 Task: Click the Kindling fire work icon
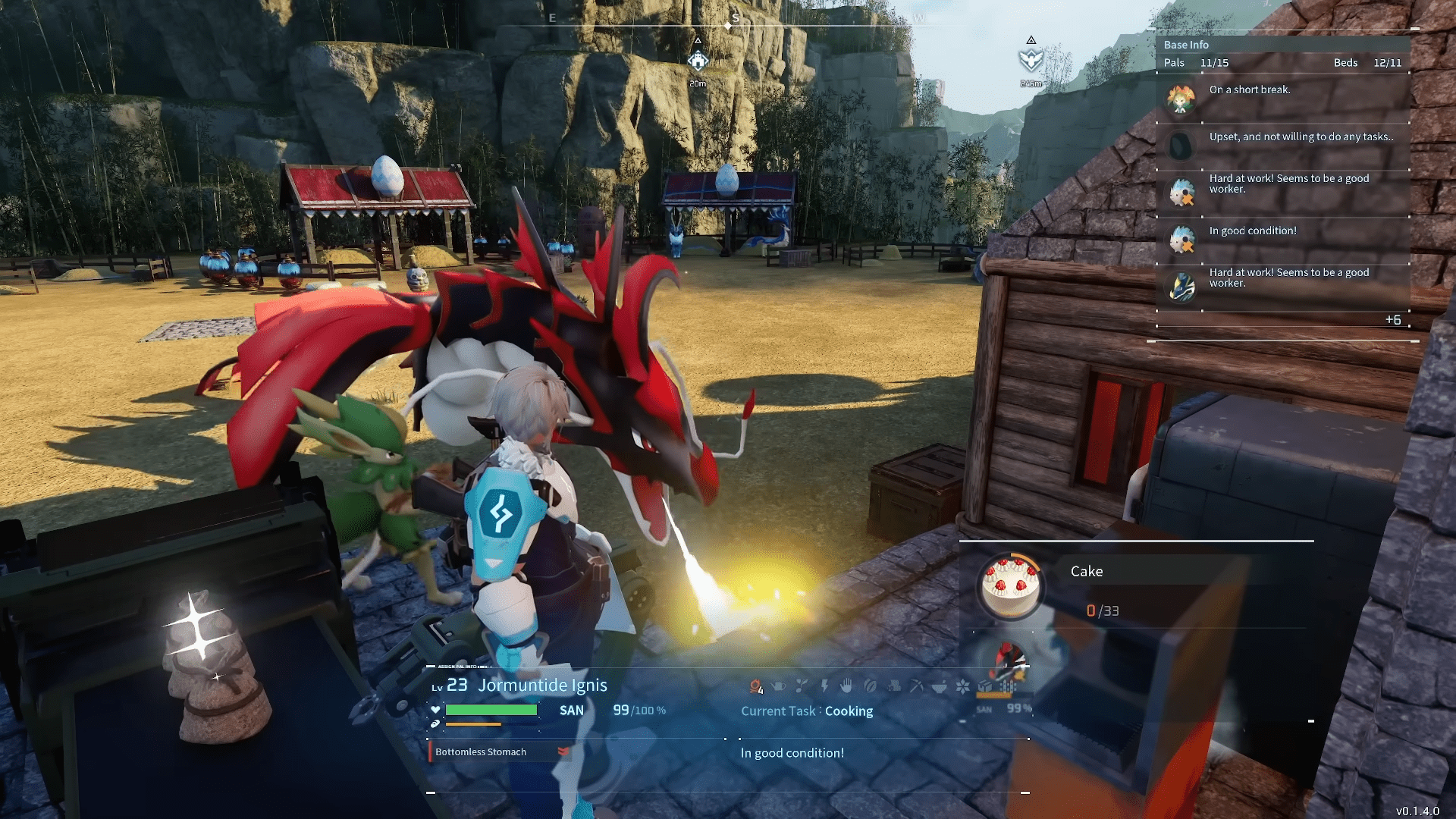755,686
